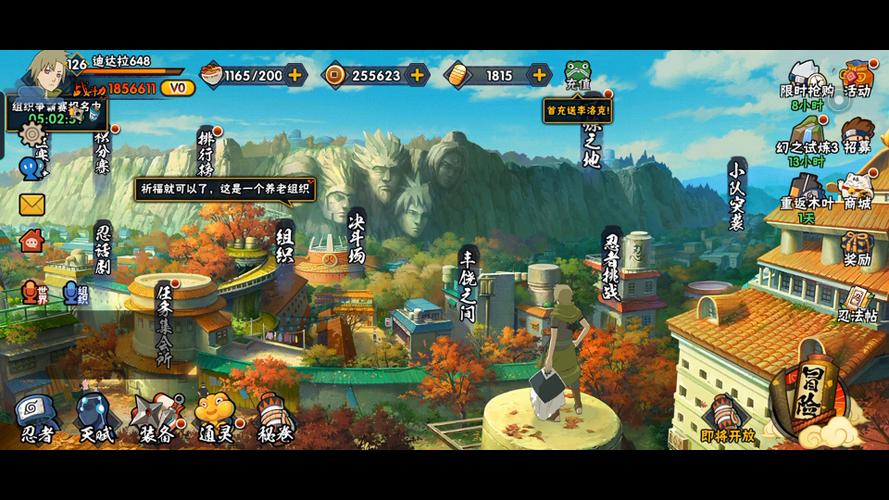
Task: Add more ramen stamina with plus button
Action: point(295,75)
